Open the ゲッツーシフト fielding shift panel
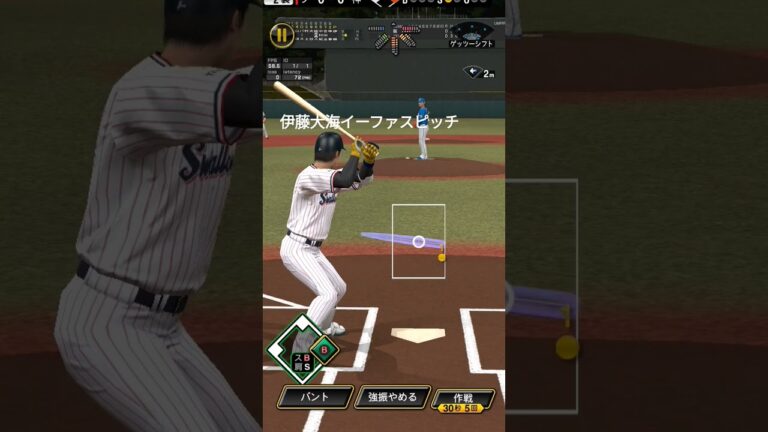Screen dimensions: 768x432 472,35
